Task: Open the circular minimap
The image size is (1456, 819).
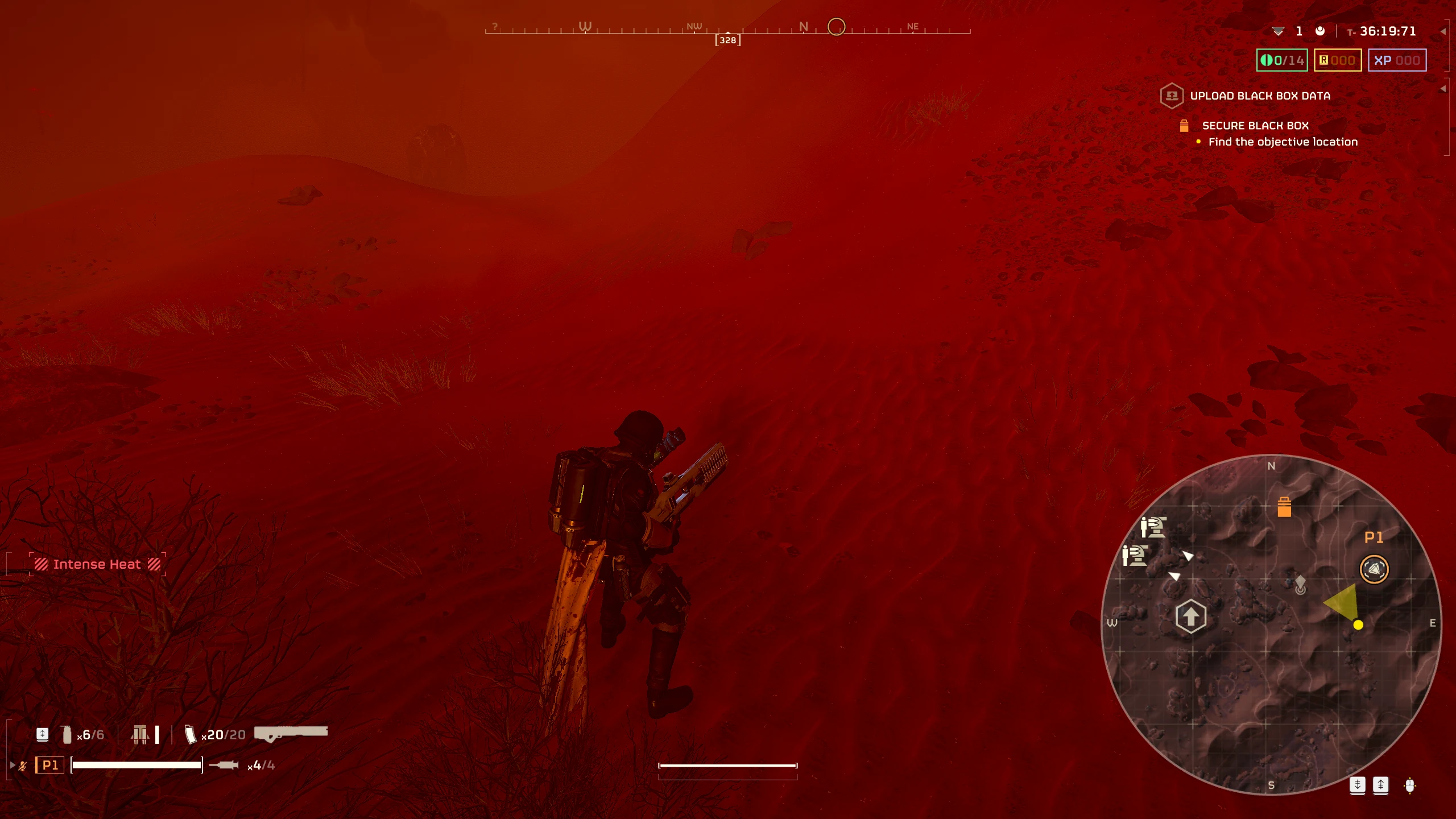Action: click(x=1271, y=624)
